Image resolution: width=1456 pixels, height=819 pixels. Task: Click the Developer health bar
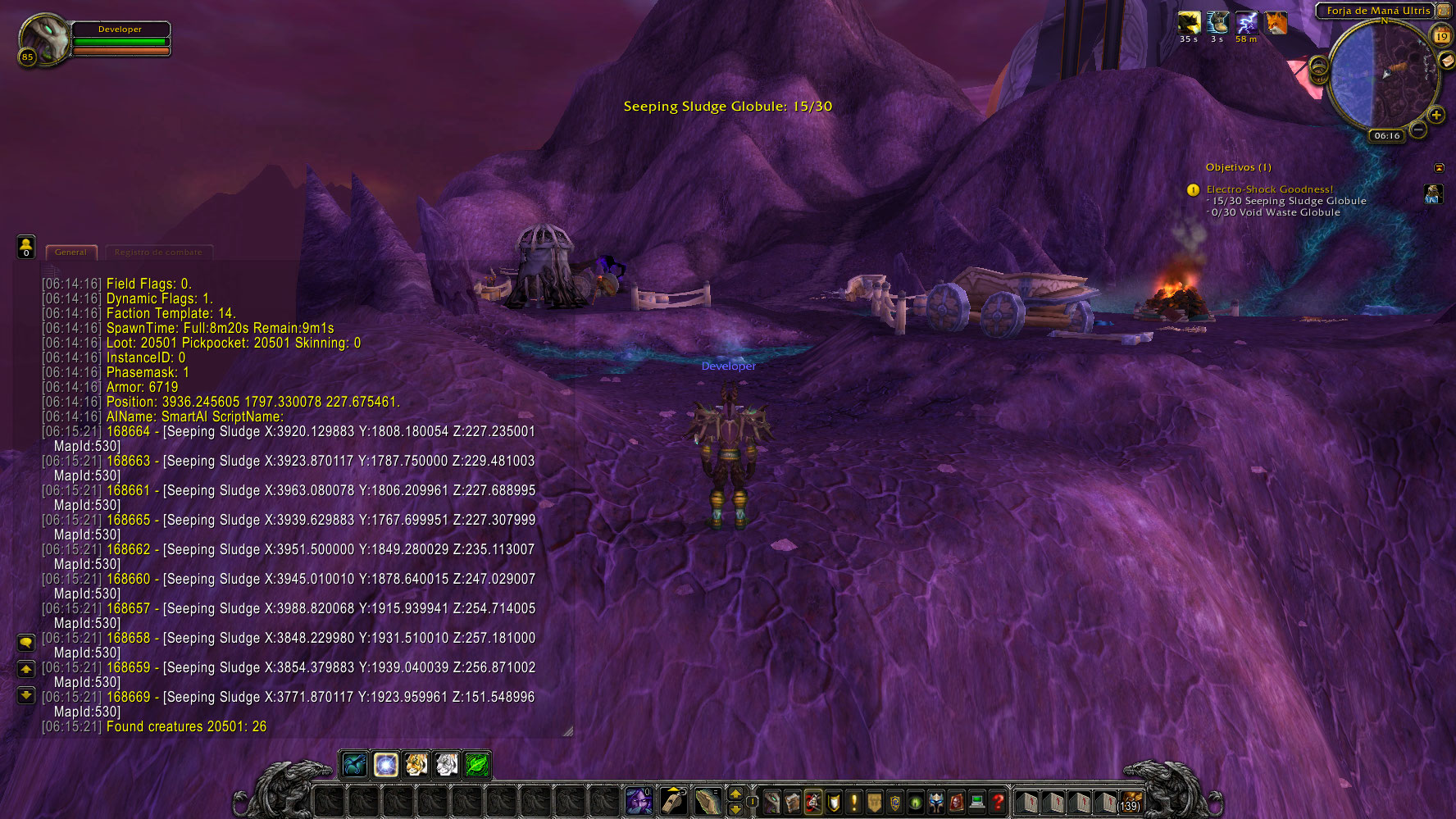tap(121, 39)
